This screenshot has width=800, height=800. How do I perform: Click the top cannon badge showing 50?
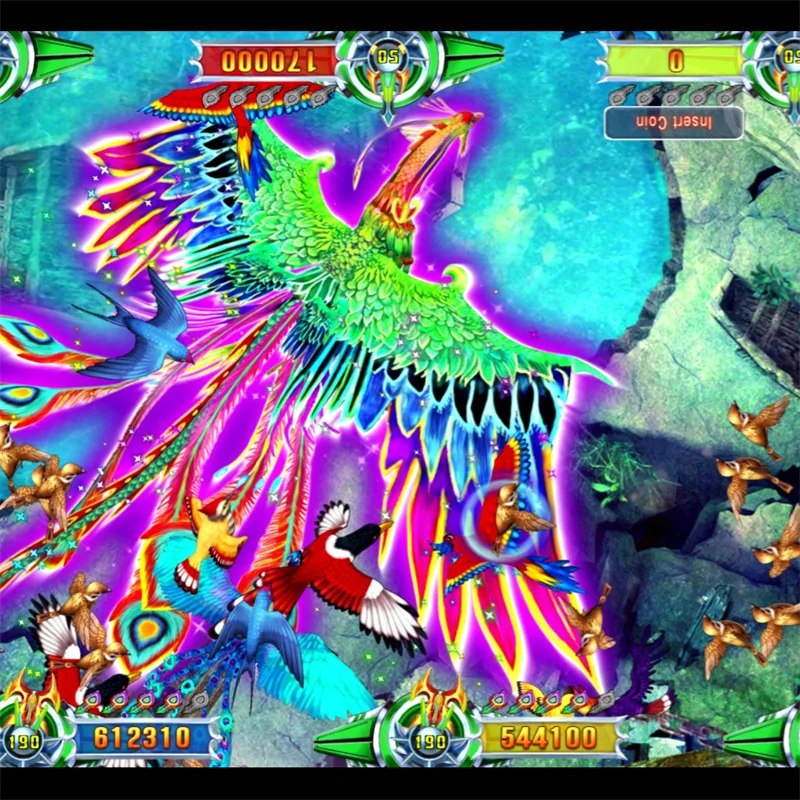(x=388, y=58)
